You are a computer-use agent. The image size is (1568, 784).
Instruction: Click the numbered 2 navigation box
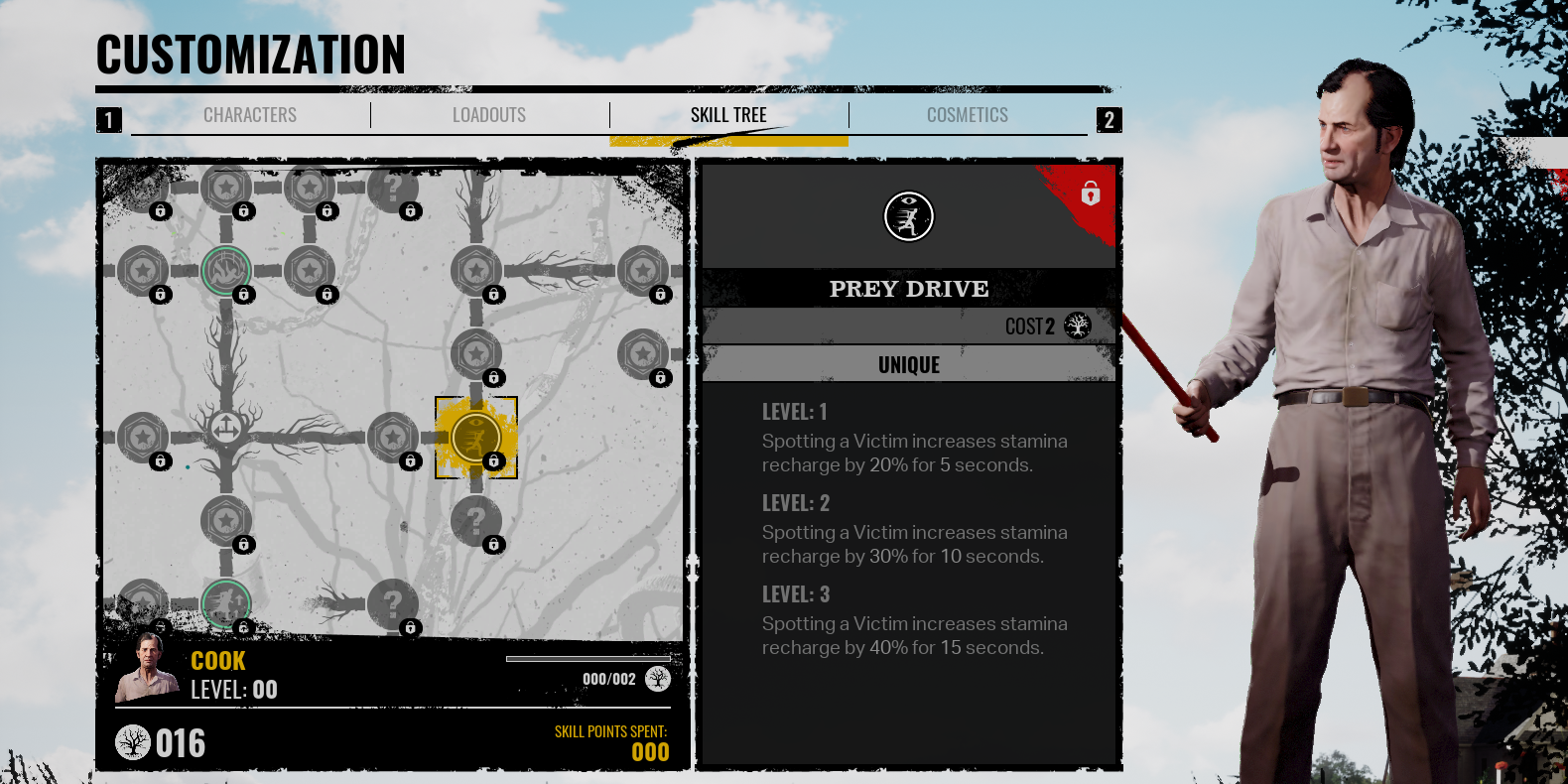tap(1110, 120)
